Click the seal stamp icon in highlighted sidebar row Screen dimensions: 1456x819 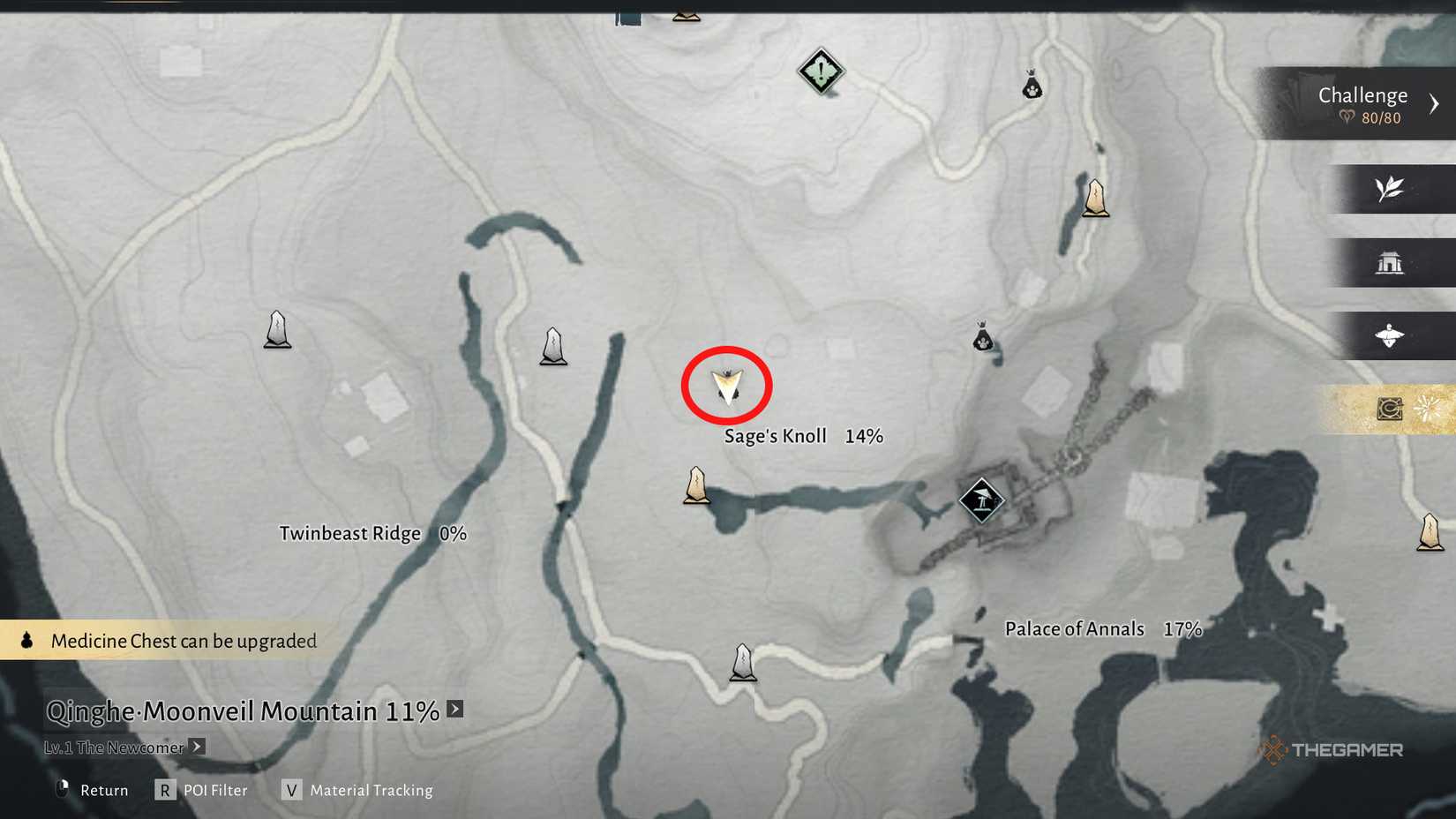[1390, 408]
